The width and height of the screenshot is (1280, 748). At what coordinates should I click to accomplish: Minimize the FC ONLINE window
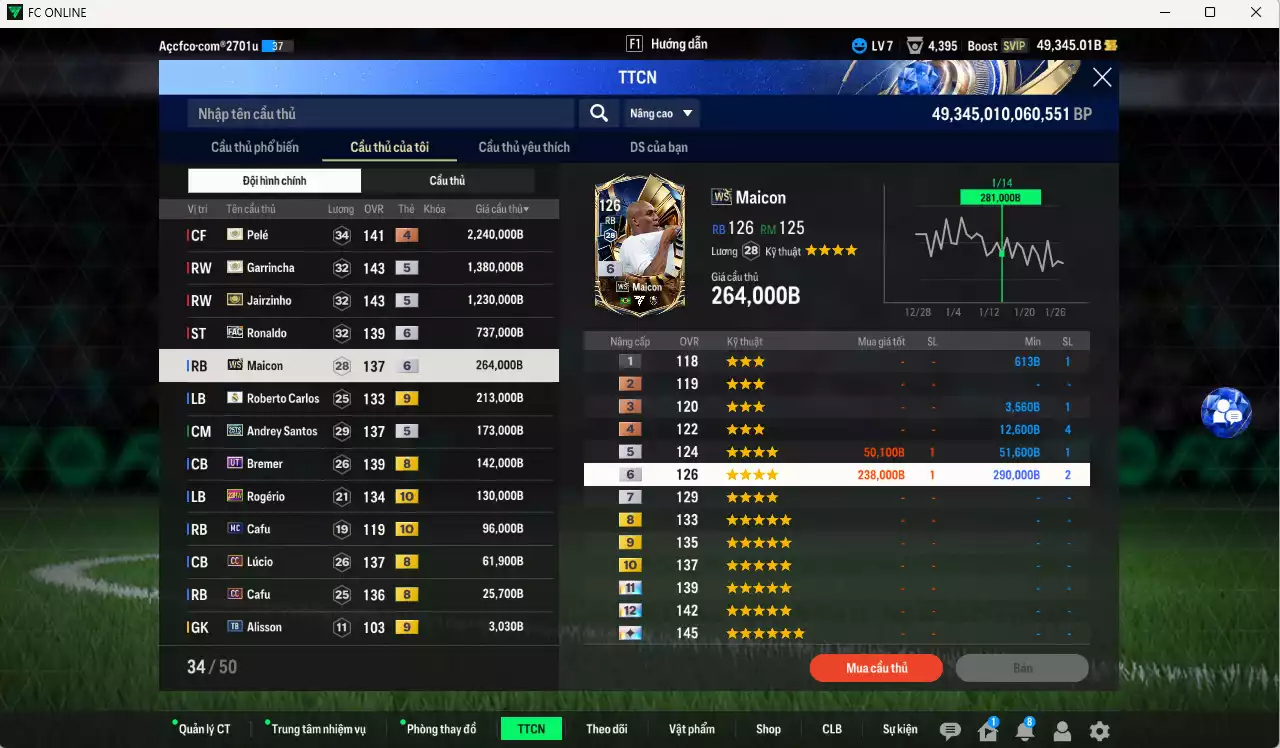(x=1165, y=13)
